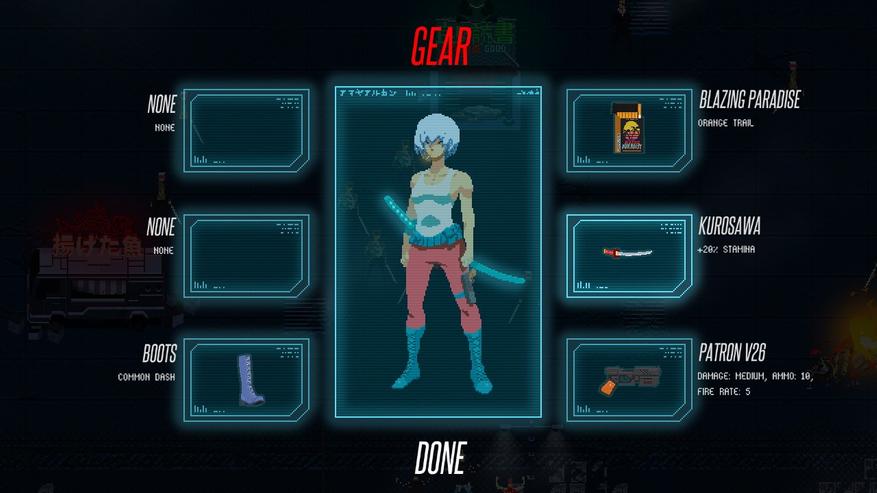The width and height of the screenshot is (877, 493).
Task: Choose the Kurosawa katana slot
Action: (628, 255)
